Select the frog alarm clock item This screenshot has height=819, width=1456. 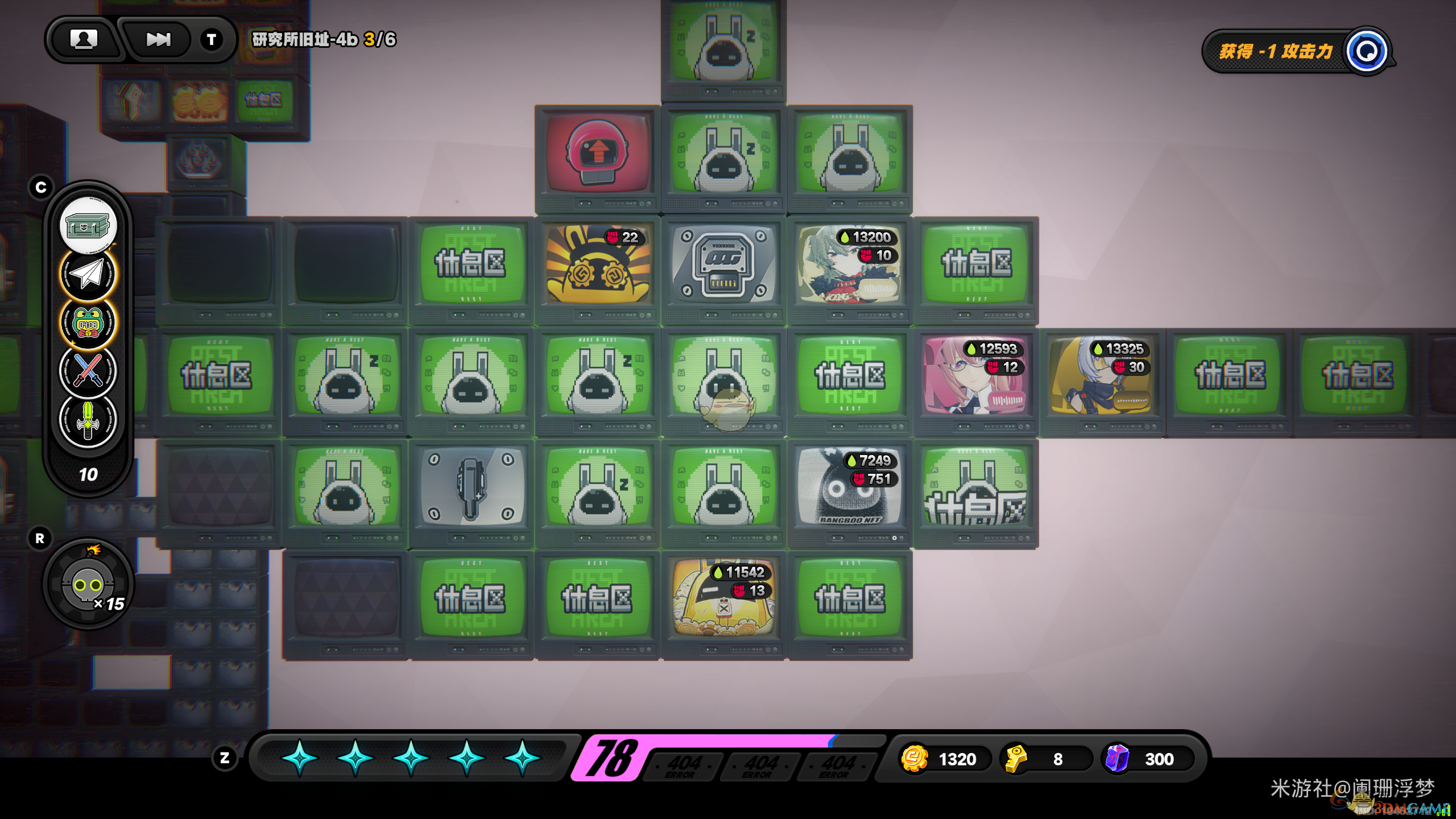pos(88,322)
